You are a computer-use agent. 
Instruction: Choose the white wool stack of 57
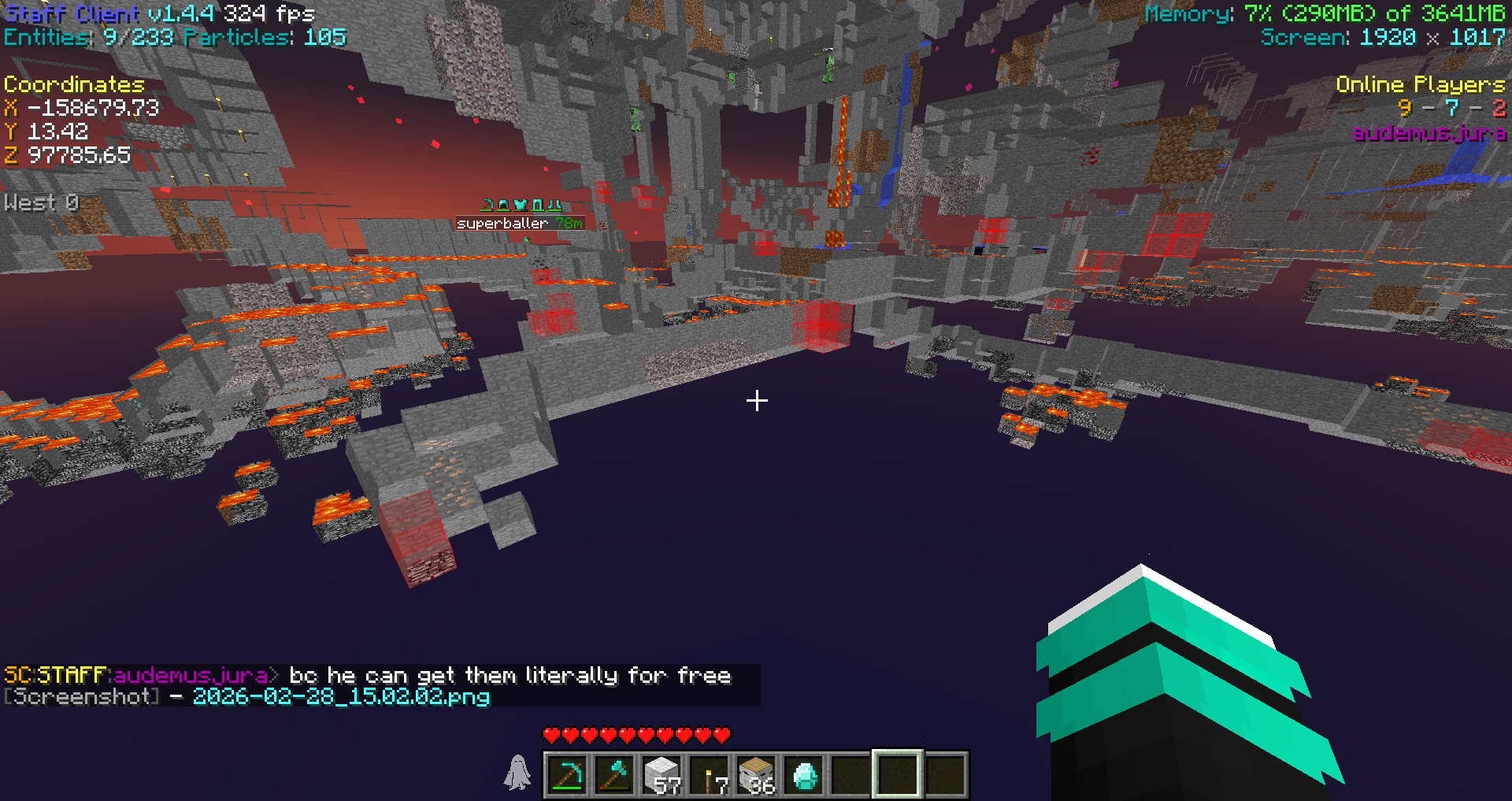pos(661,775)
